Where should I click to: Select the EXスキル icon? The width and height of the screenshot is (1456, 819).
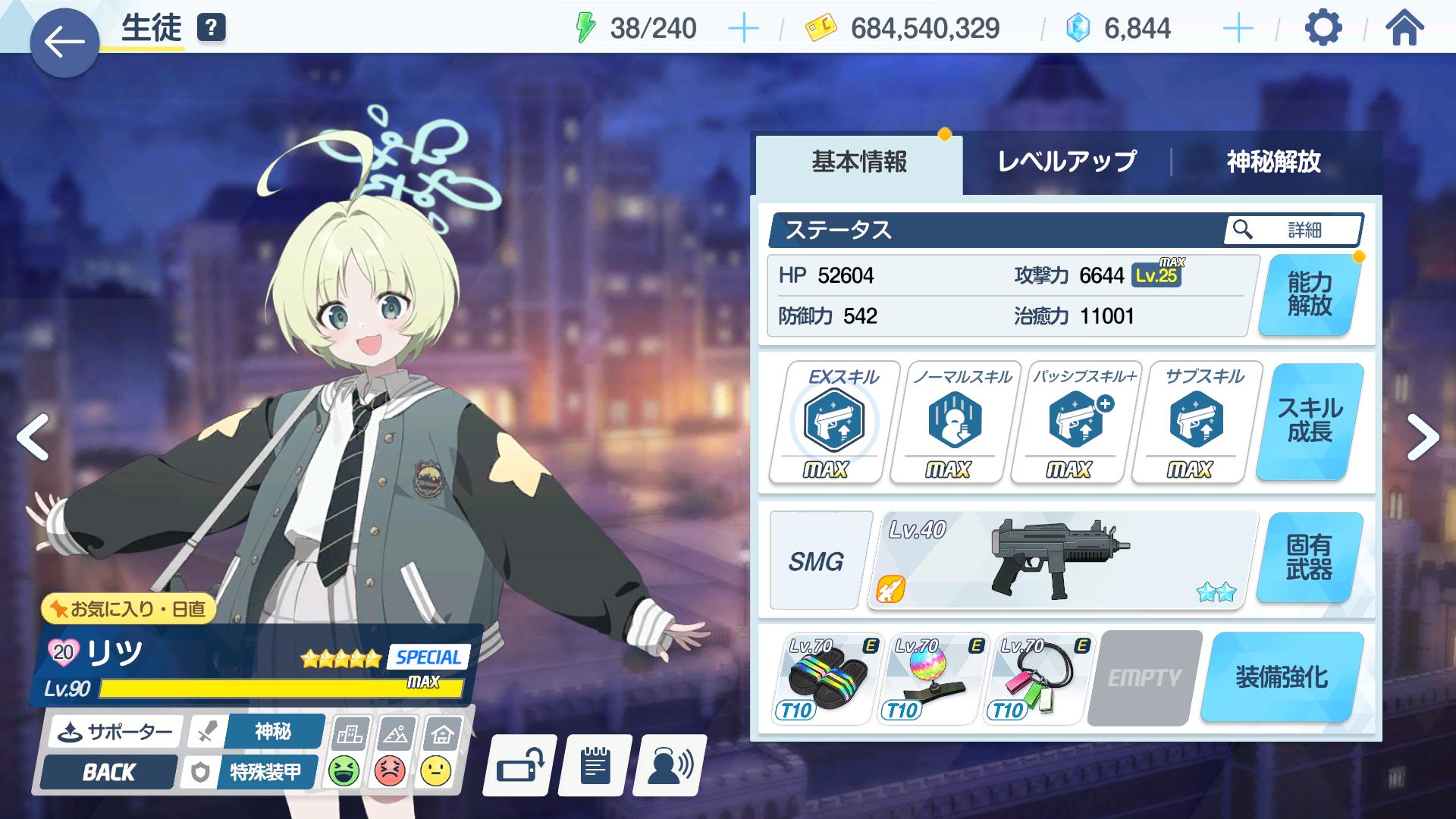point(833,421)
